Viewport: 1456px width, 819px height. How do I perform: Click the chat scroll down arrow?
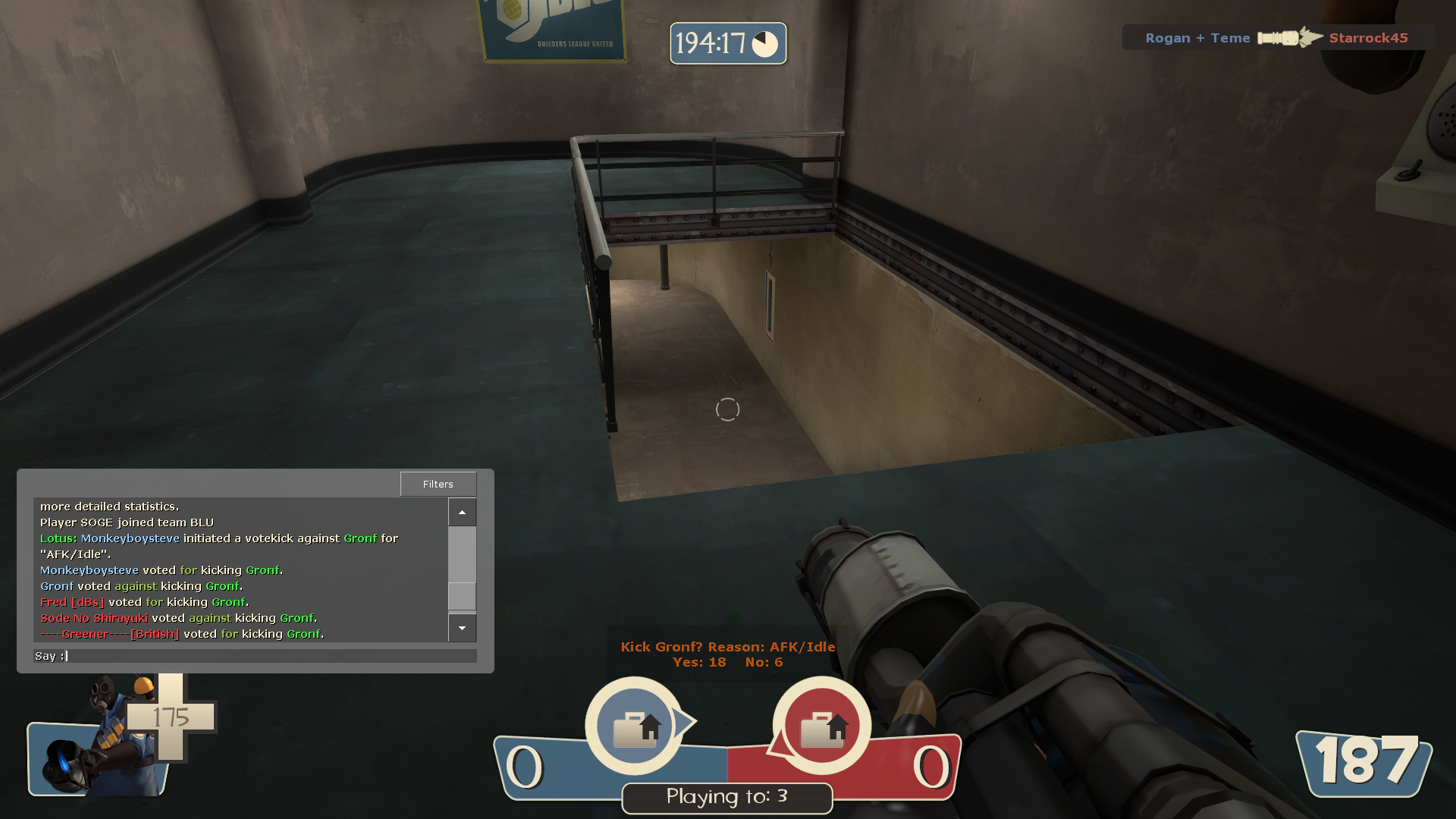coord(462,628)
